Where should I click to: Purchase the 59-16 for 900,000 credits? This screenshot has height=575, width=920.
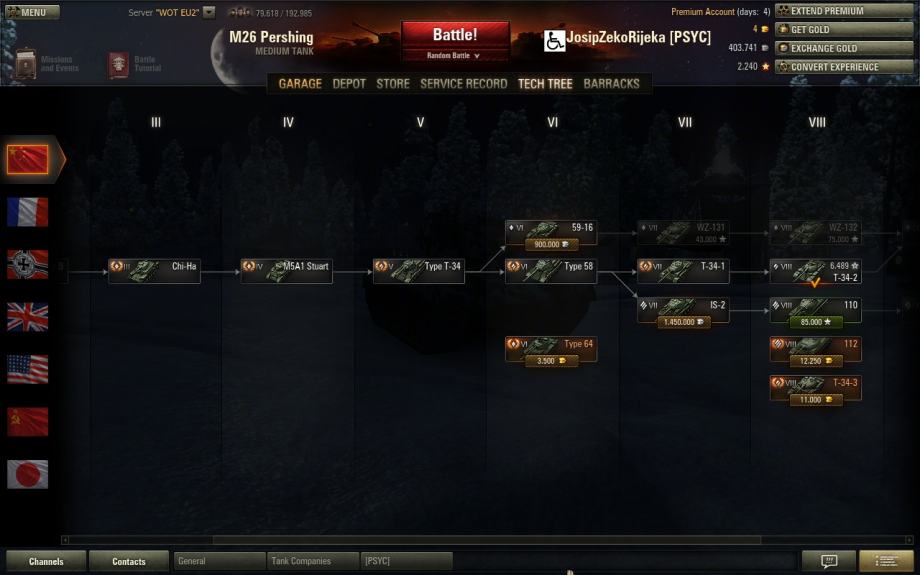point(551,244)
